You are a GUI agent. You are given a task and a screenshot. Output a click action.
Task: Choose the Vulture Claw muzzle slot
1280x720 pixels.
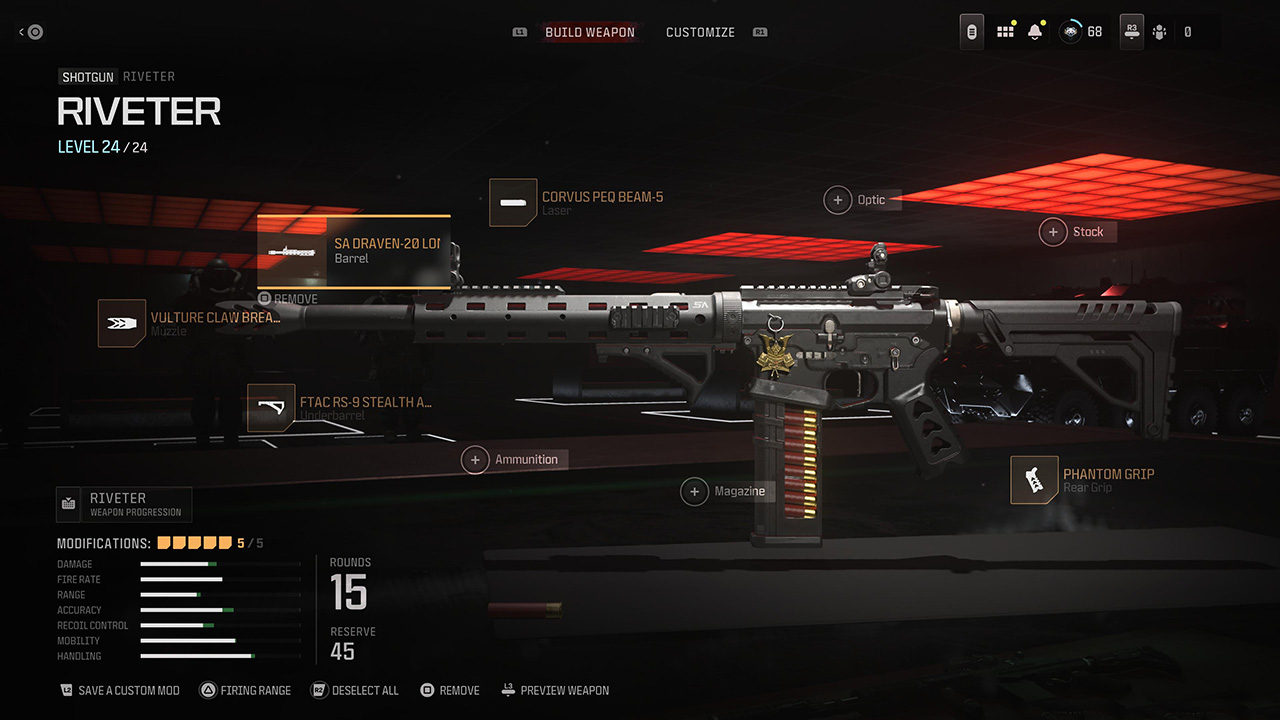point(190,323)
